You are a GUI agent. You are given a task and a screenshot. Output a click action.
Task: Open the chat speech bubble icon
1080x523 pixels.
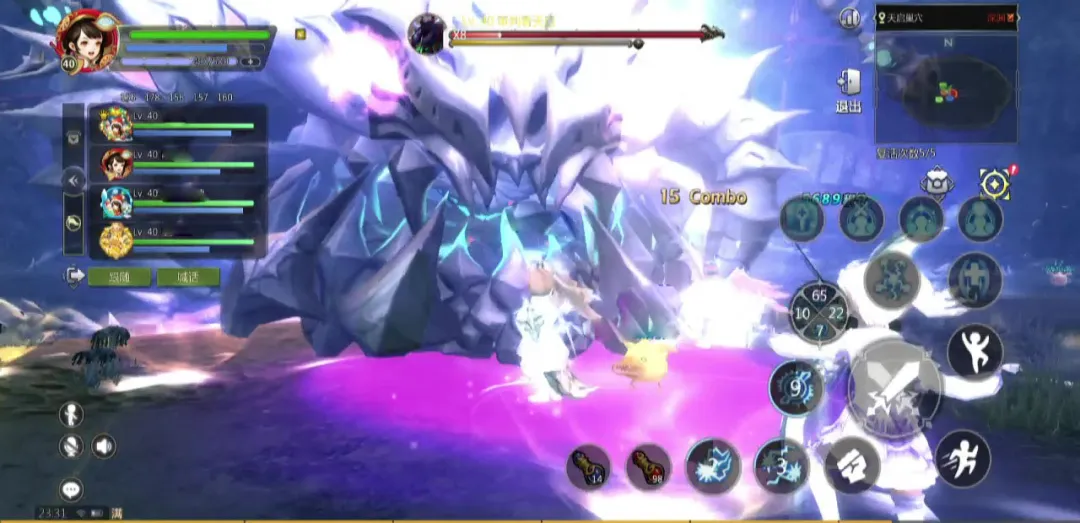(x=71, y=489)
